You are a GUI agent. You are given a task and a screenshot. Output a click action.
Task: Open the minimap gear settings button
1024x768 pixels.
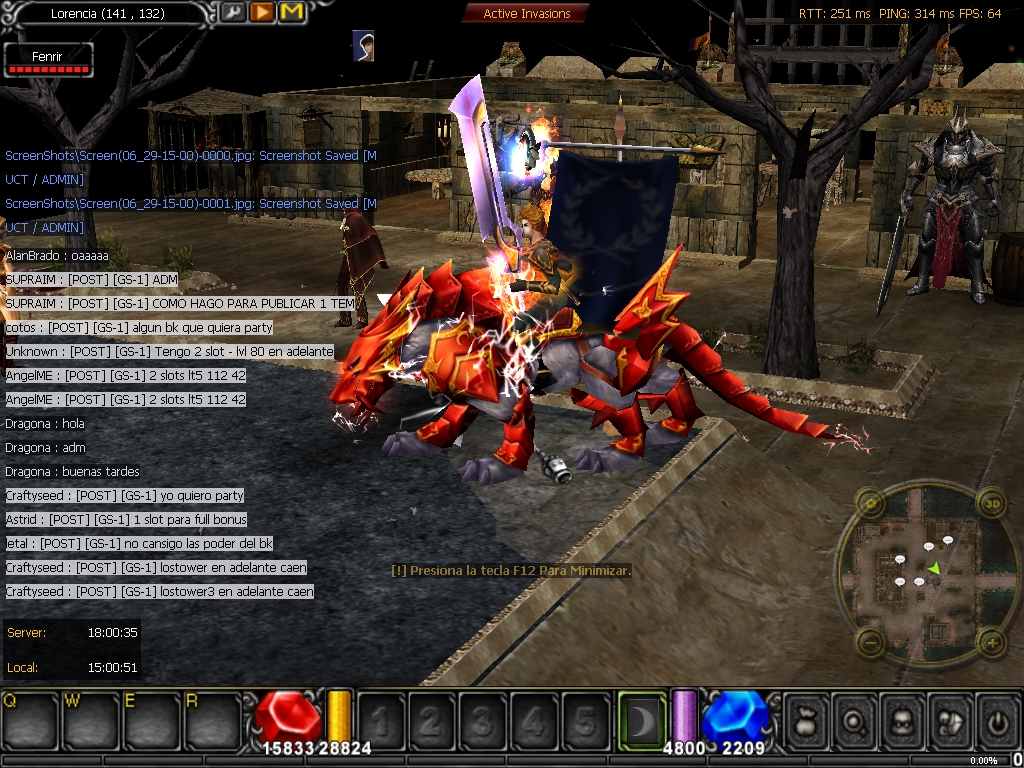pos(870,502)
